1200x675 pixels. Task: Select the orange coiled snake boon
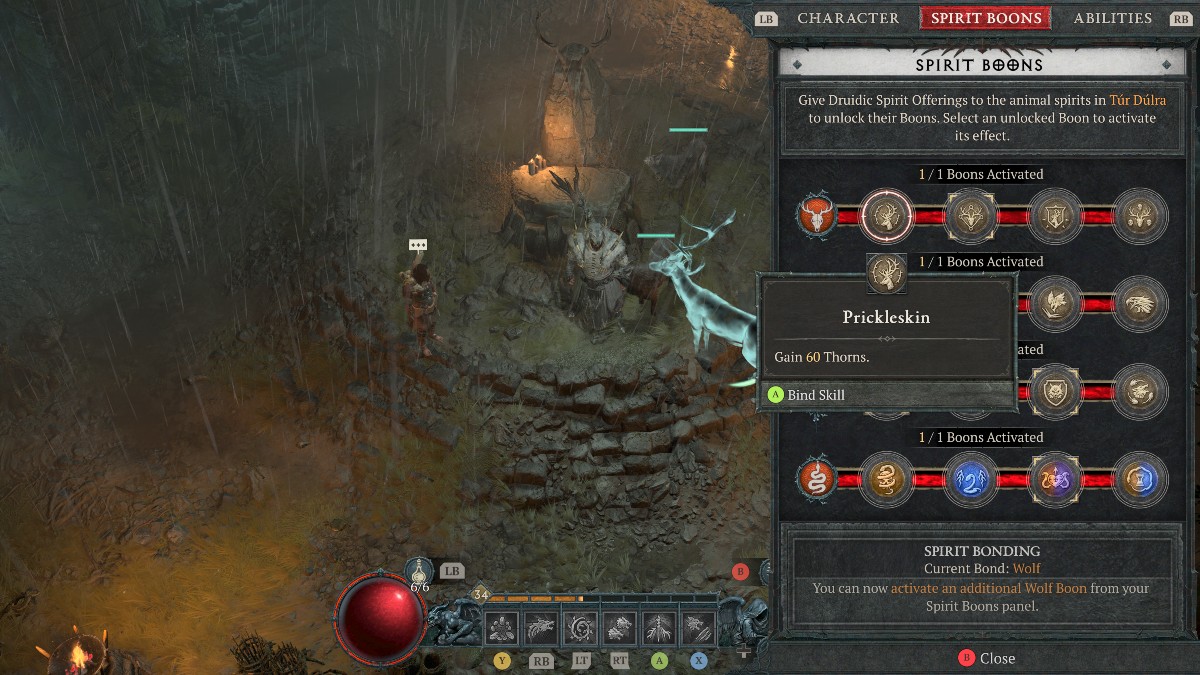pos(886,479)
